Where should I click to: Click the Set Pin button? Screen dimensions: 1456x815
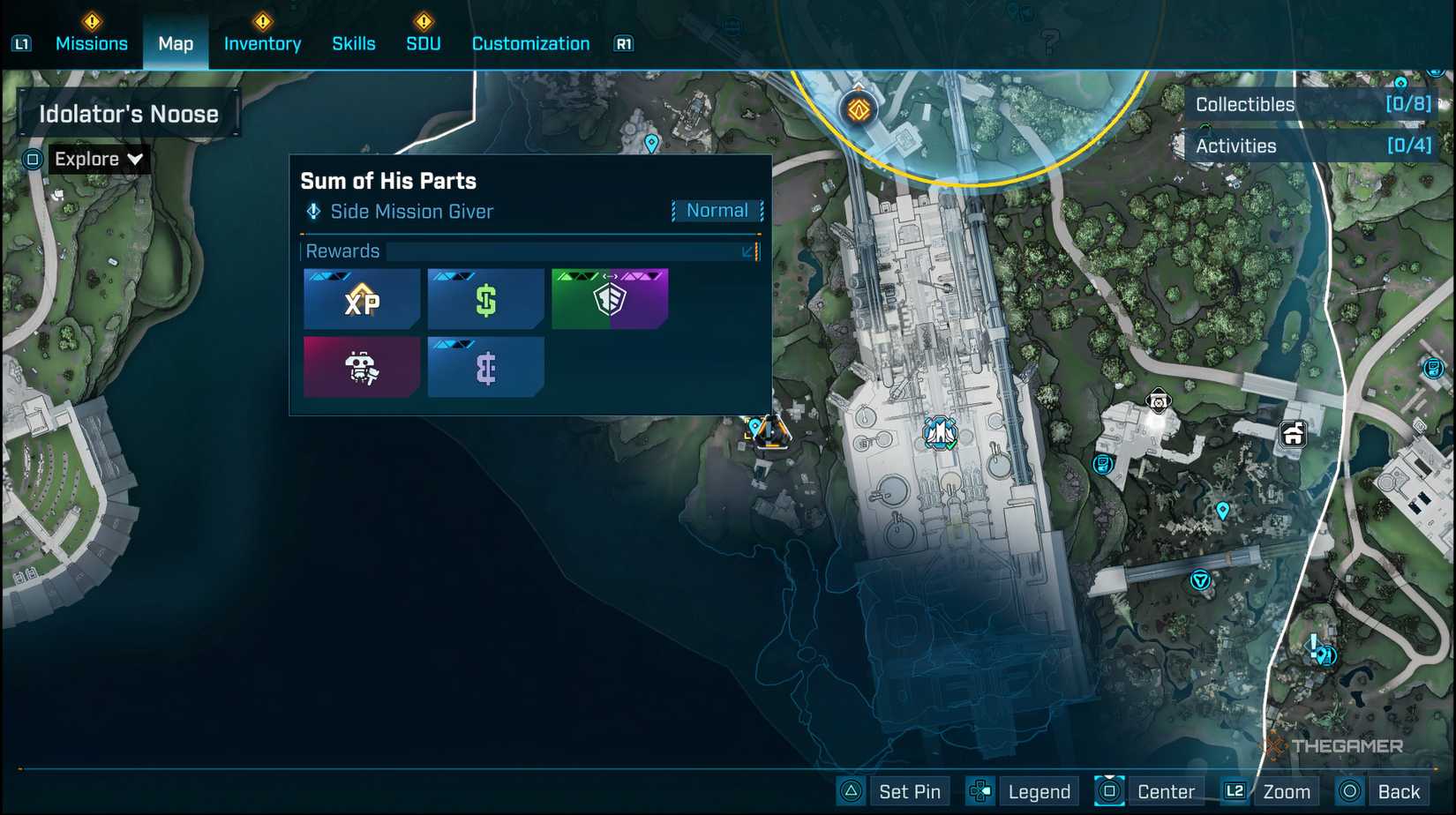(910, 791)
